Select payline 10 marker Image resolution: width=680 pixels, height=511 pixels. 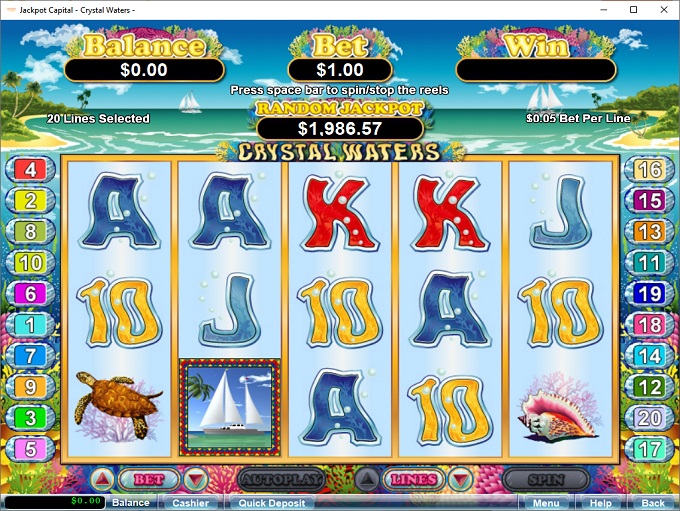(30, 263)
